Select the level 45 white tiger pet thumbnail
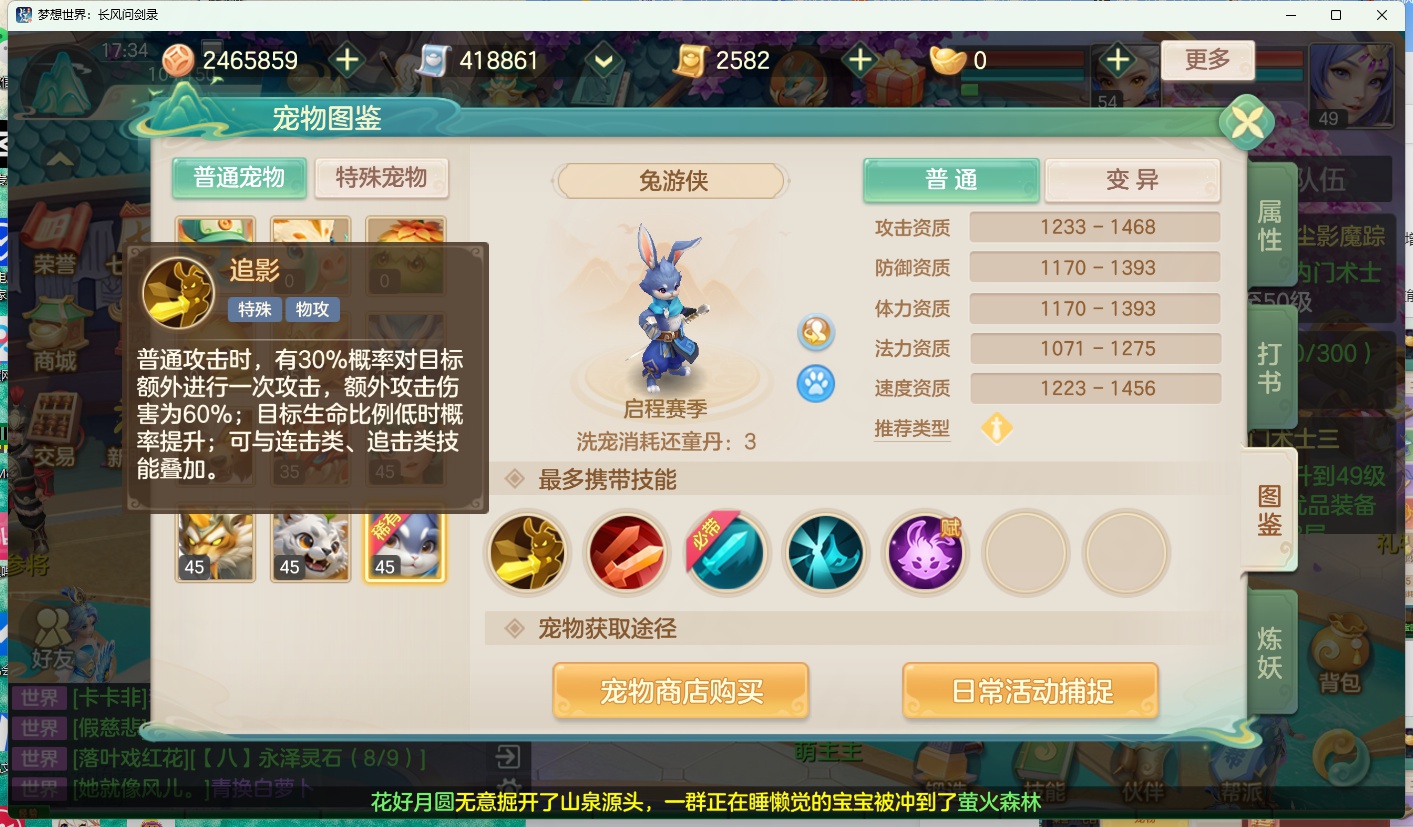The height and width of the screenshot is (827, 1413). (310, 543)
